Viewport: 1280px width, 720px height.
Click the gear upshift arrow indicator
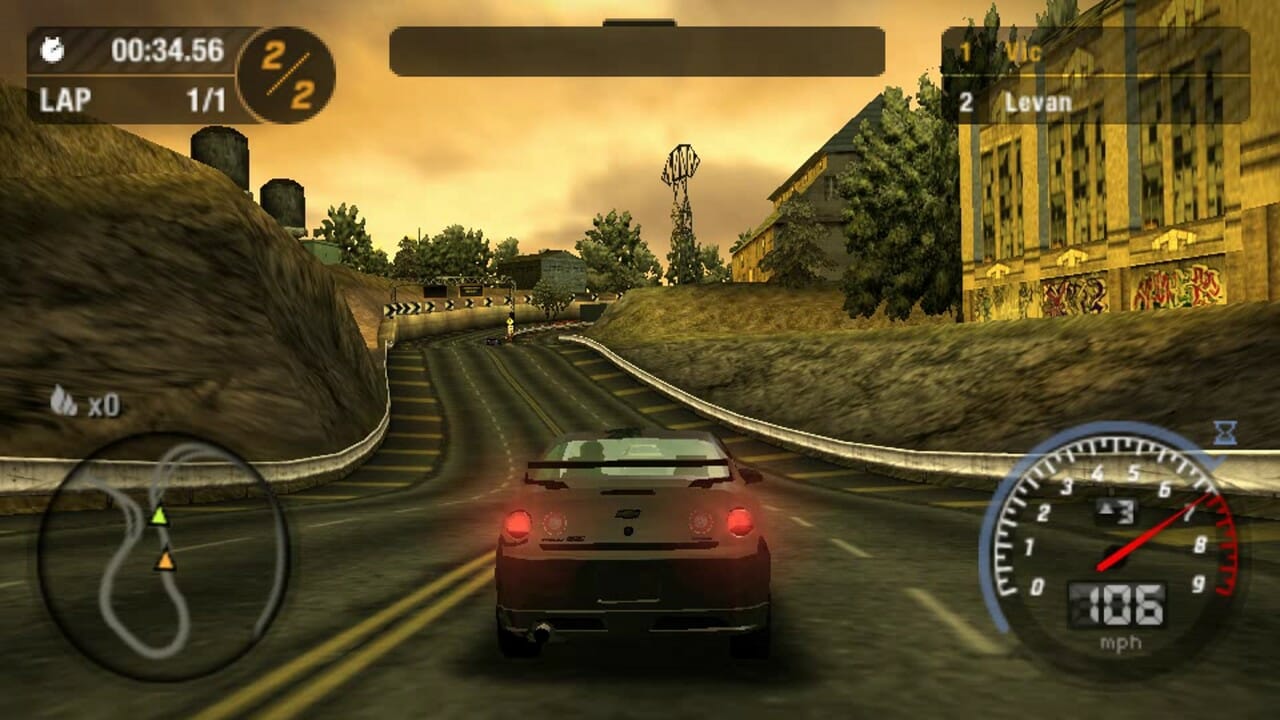tap(1103, 510)
